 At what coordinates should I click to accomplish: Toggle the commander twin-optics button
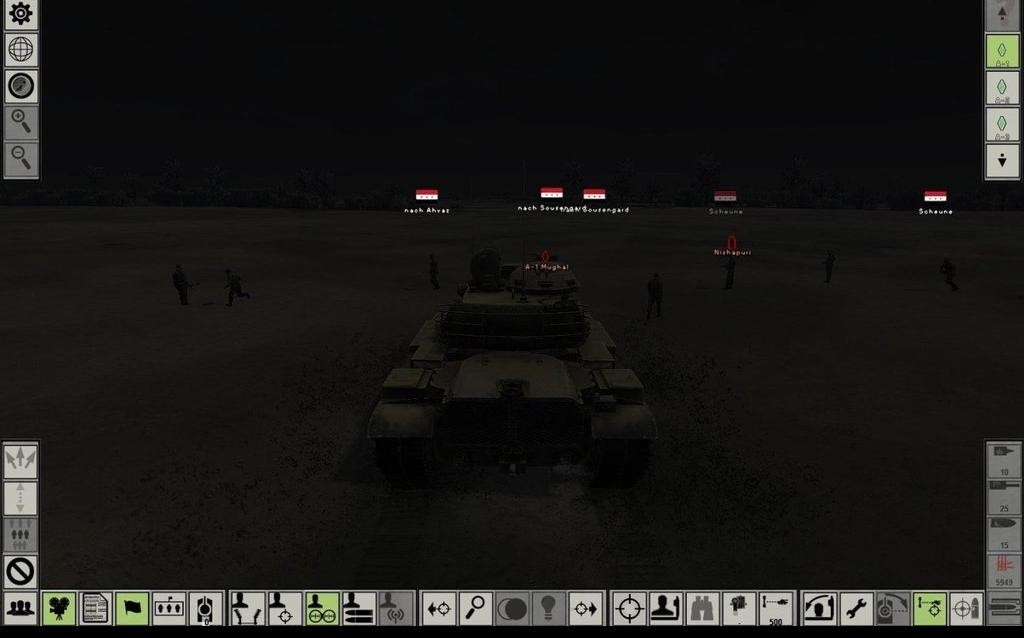click(321, 607)
